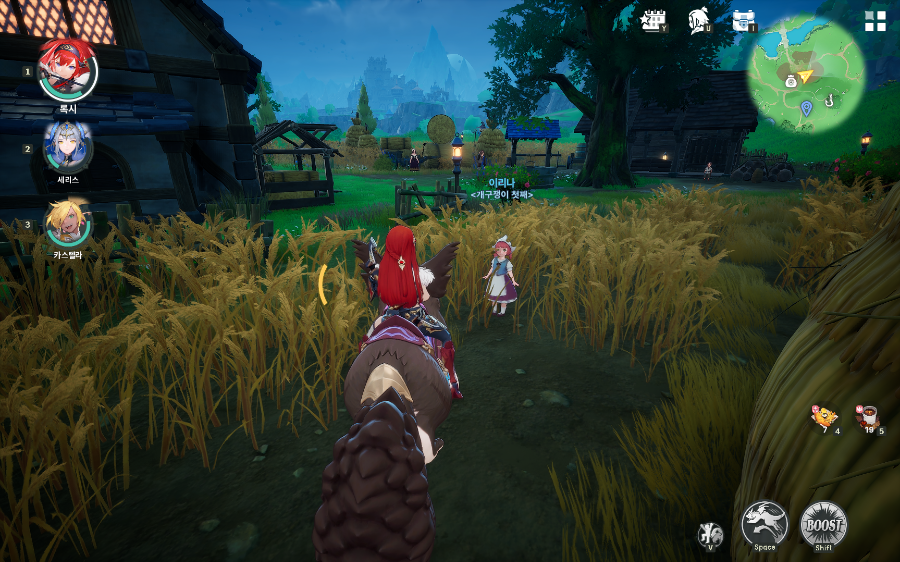Screen dimensions: 900x562
Task: Open the four-square main menu grid
Action: click(x=875, y=22)
